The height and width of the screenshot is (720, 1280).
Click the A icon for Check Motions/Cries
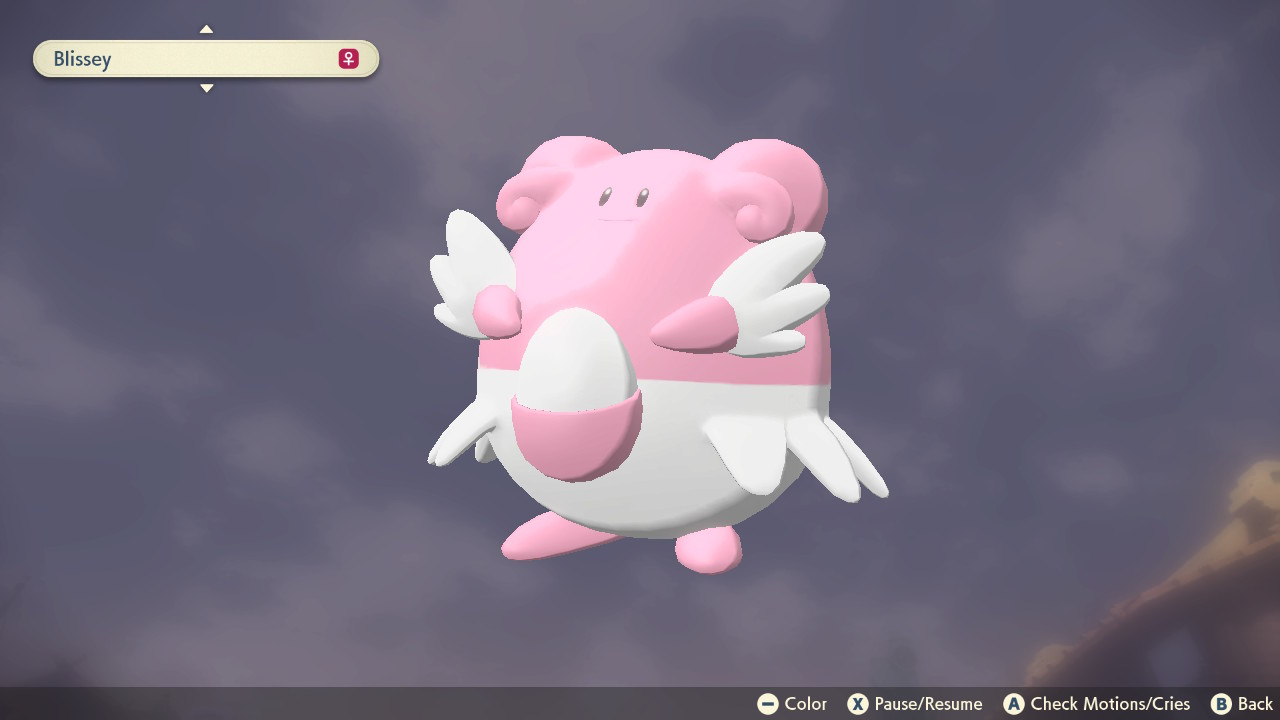coord(1012,704)
